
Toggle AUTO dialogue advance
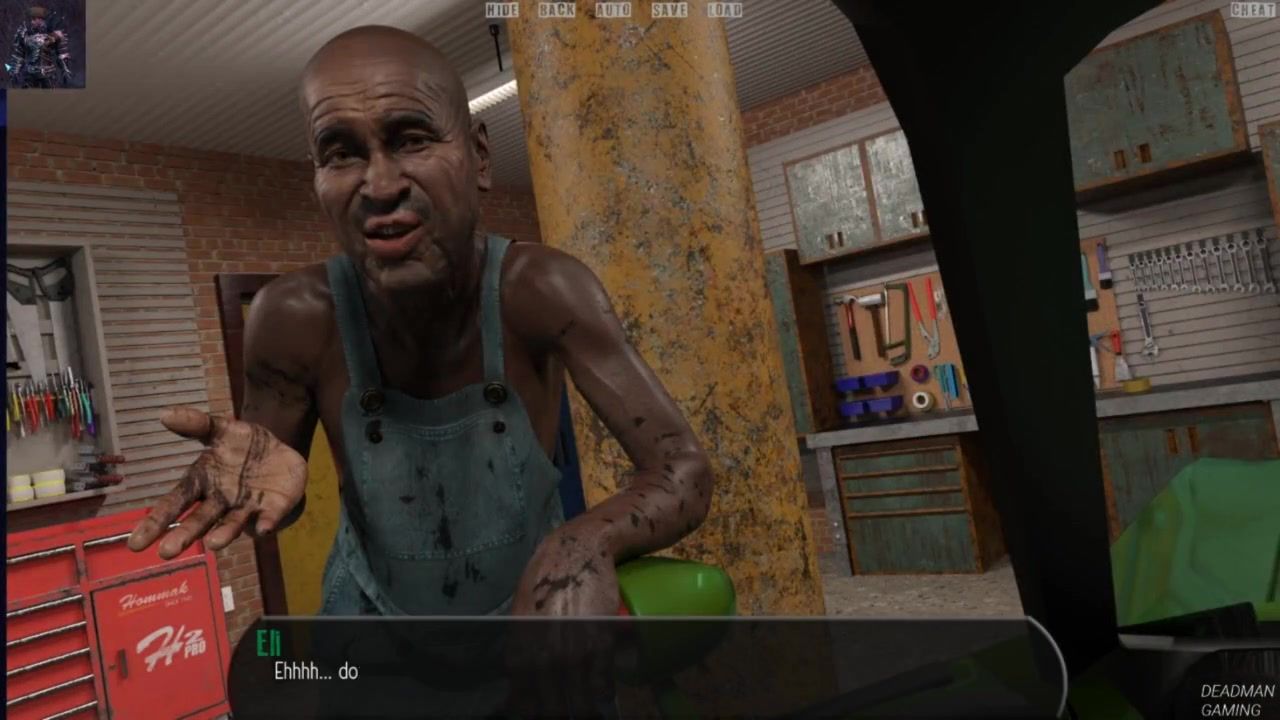(x=613, y=10)
